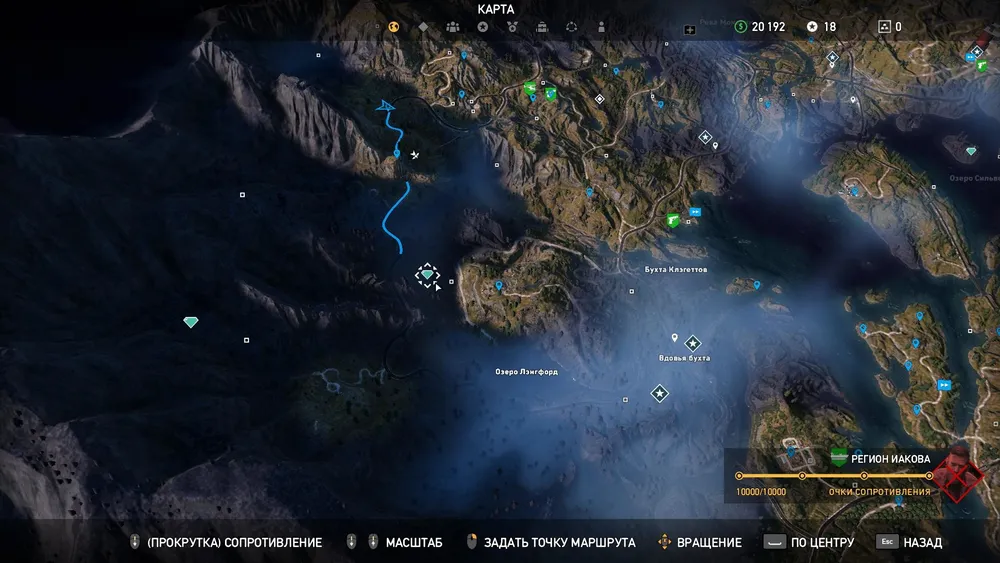Click the По центру center-map option
Image resolution: width=1000 pixels, height=563 pixels.
[x=809, y=542]
